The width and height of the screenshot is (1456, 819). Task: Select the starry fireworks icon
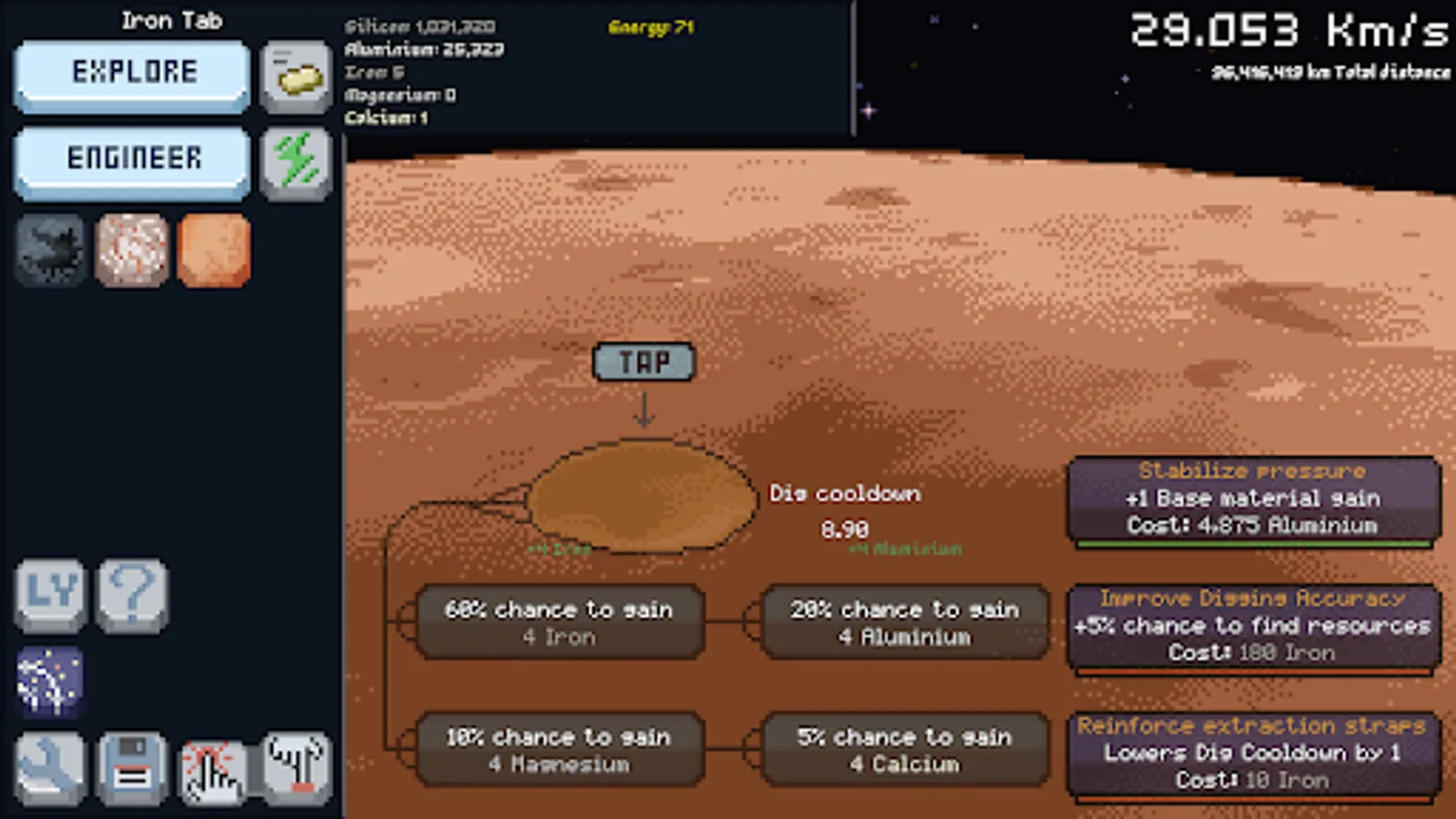point(50,682)
